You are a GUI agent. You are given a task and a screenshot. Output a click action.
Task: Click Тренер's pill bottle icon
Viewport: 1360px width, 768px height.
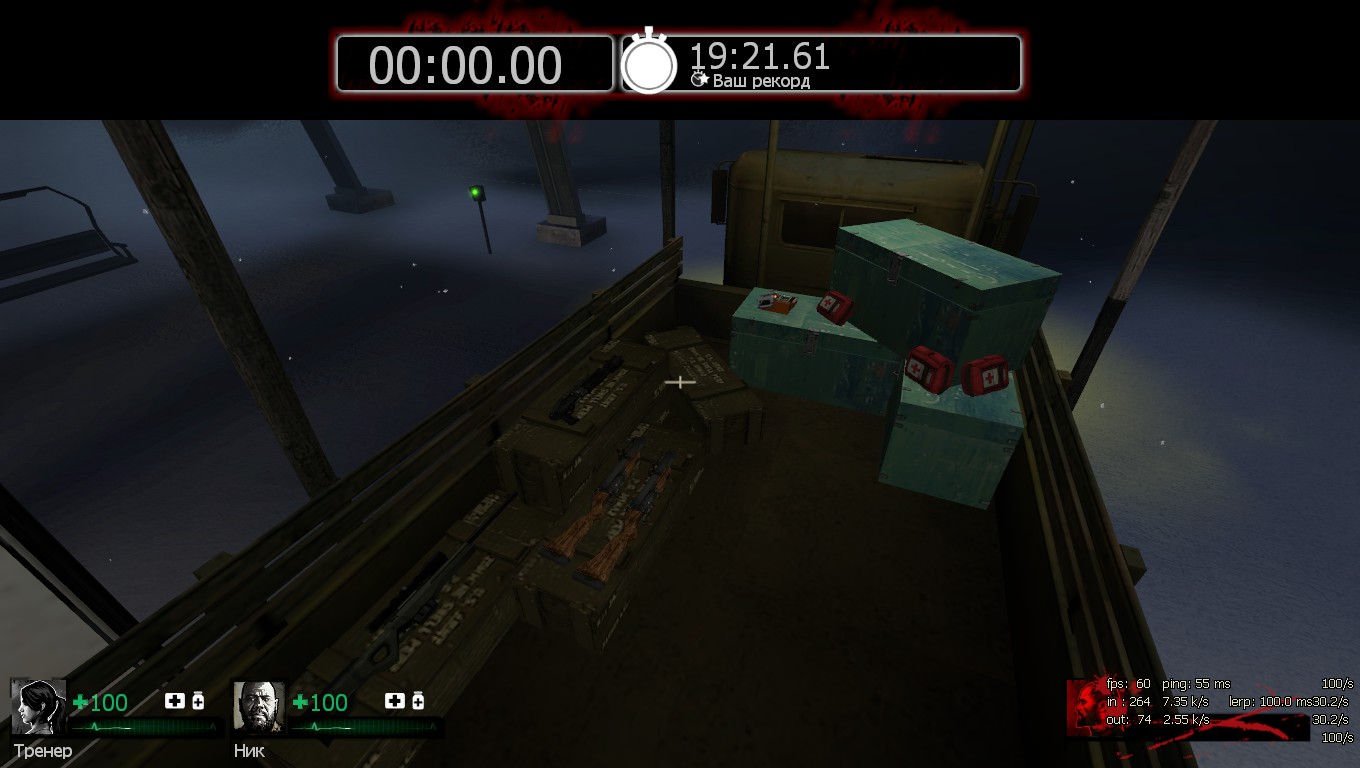[198, 701]
